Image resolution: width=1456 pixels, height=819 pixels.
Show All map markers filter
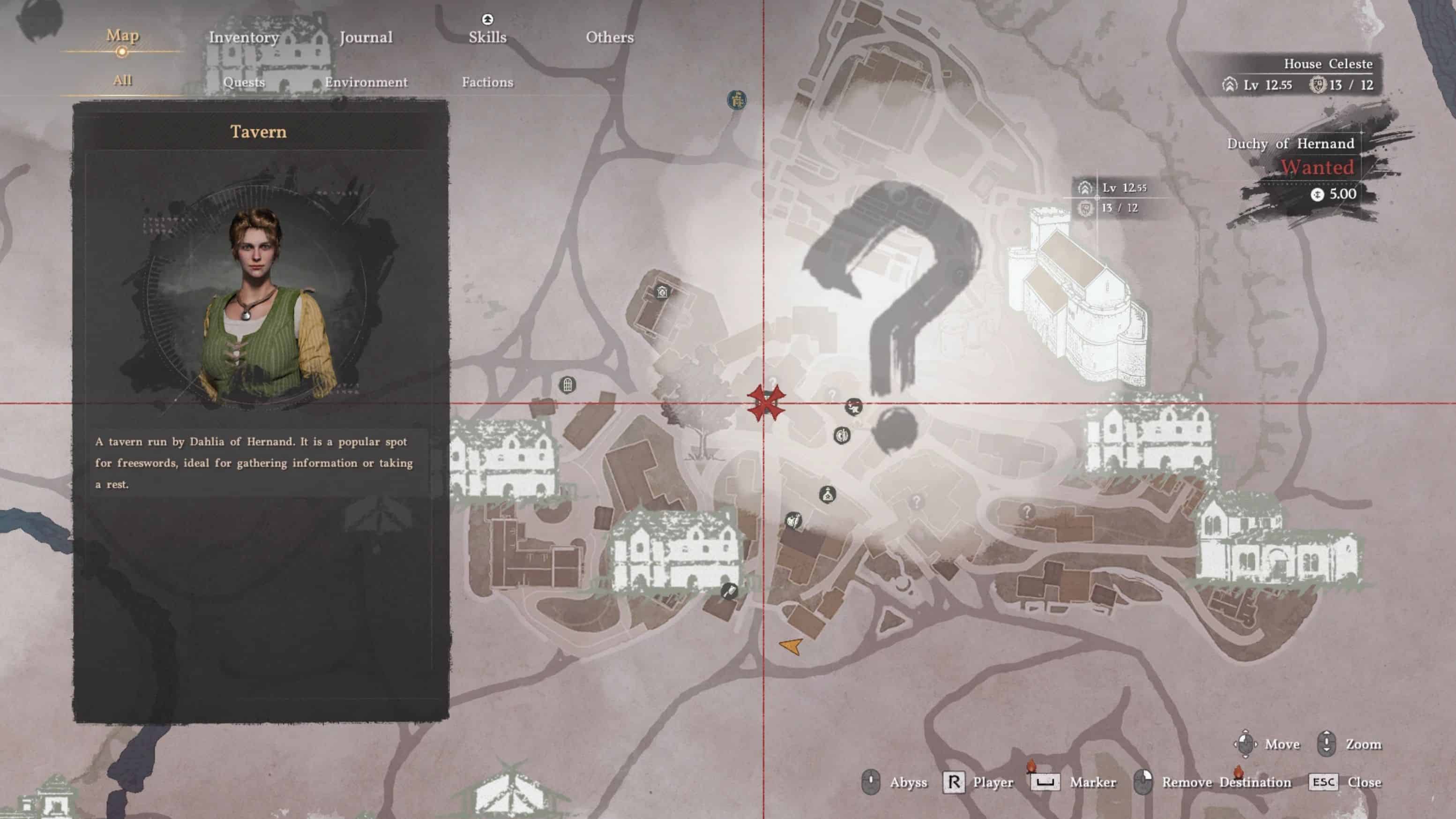click(122, 80)
